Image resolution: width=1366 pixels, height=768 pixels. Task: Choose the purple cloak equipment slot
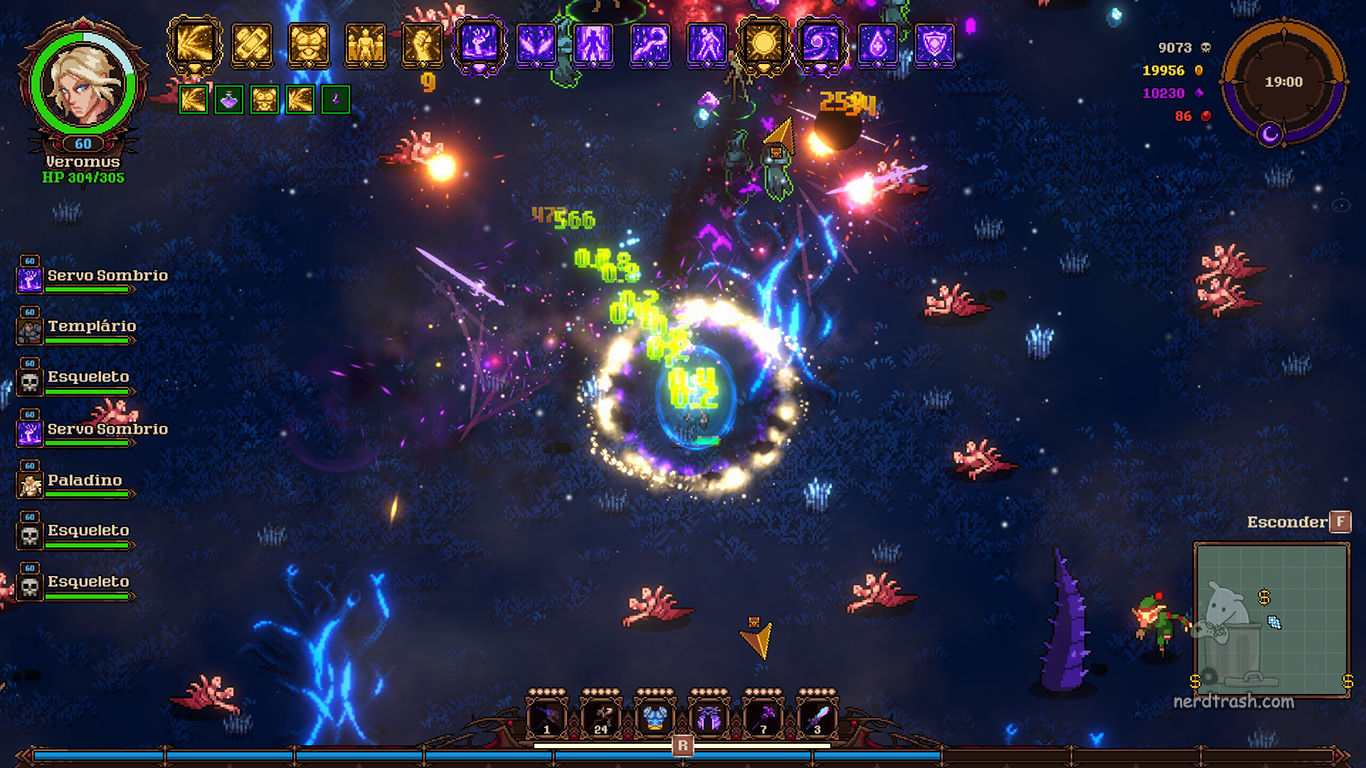point(709,719)
